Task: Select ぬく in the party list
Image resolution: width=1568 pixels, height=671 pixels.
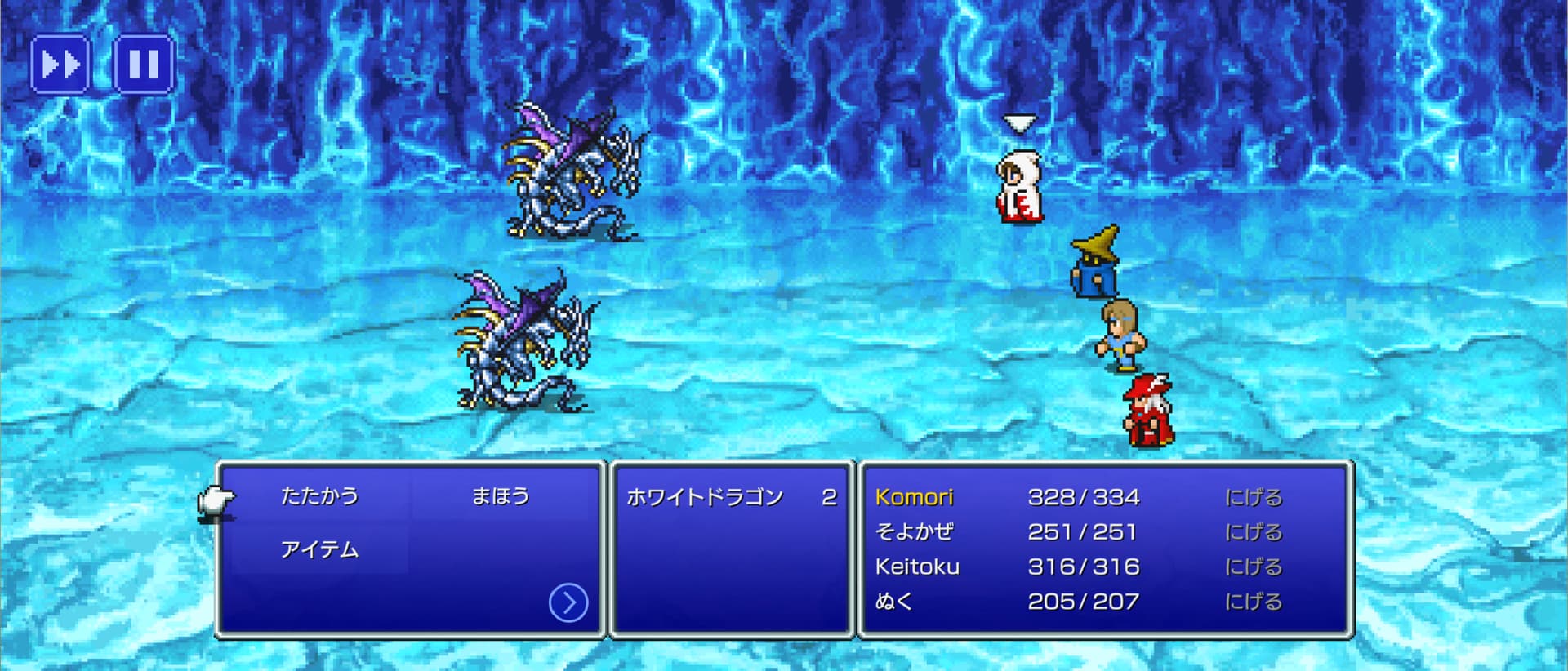Action: point(893,602)
